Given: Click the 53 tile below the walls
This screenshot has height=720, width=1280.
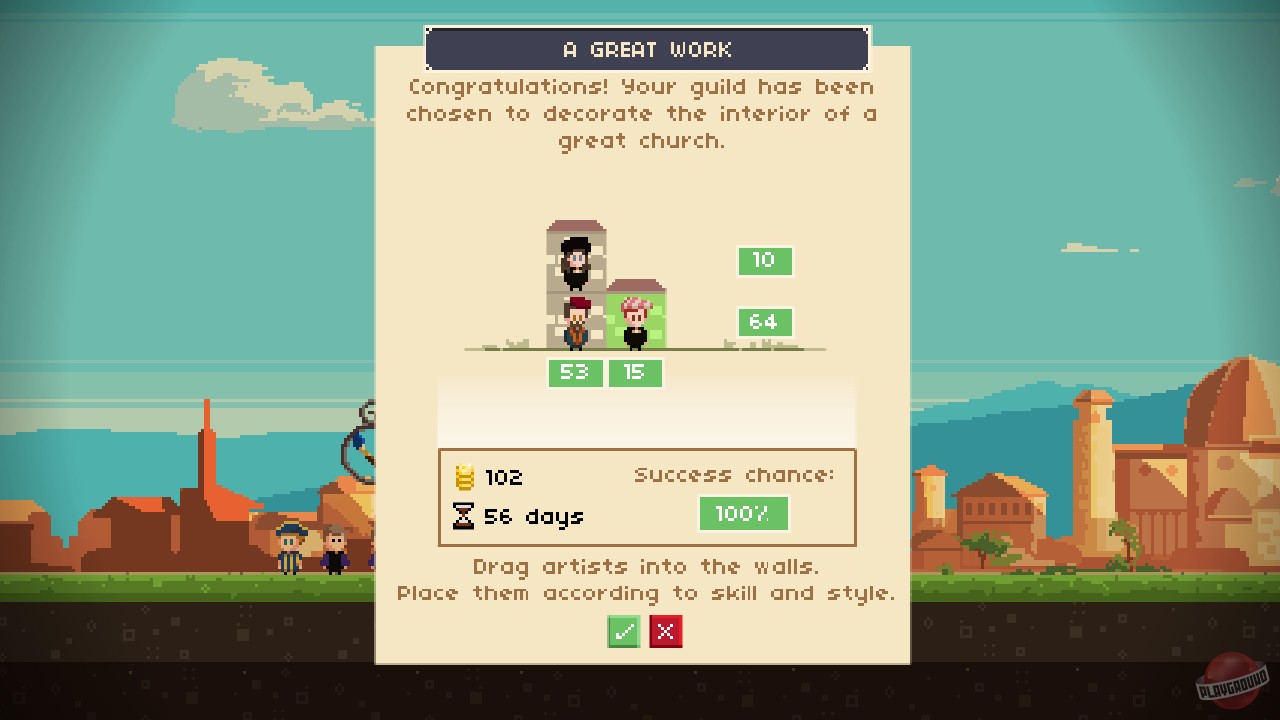Looking at the screenshot, I should coord(575,373).
